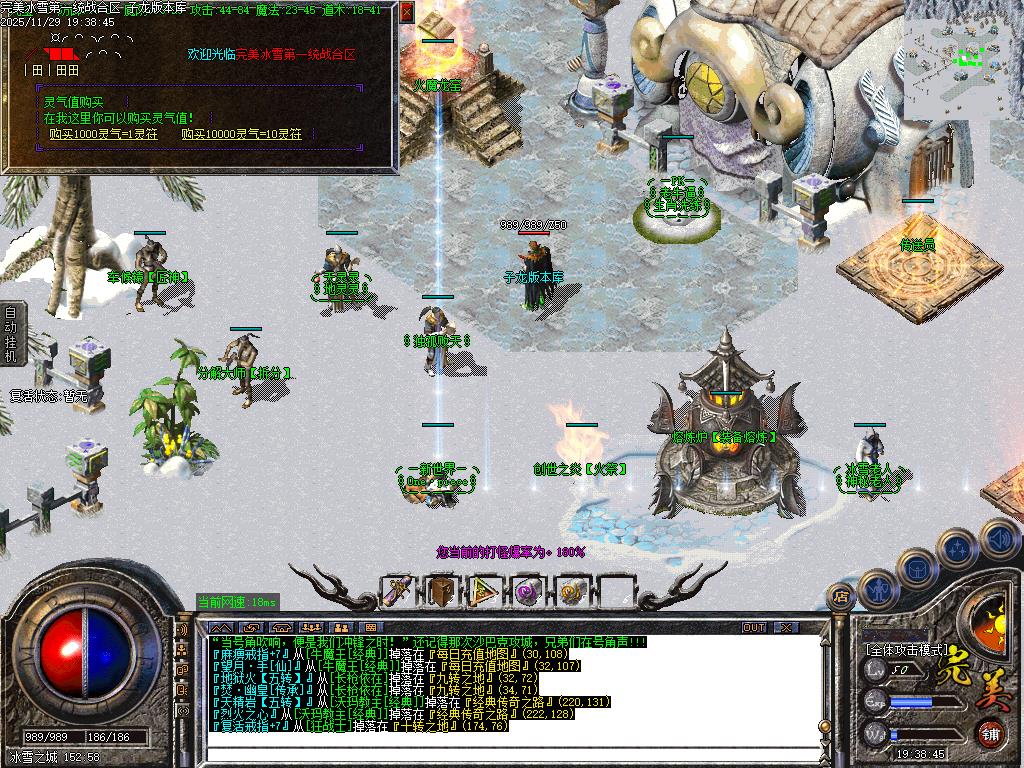Image resolution: width=1024 pixels, height=768 pixels.
Task: Select the purple orb hotbar item
Action: tap(528, 592)
